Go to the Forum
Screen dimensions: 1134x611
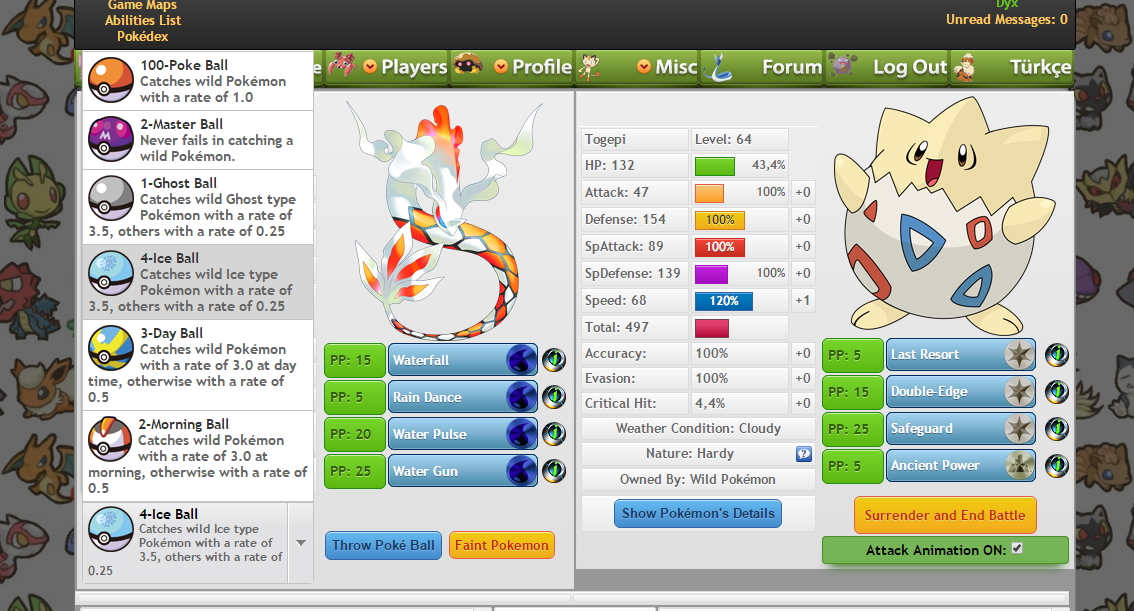(791, 67)
